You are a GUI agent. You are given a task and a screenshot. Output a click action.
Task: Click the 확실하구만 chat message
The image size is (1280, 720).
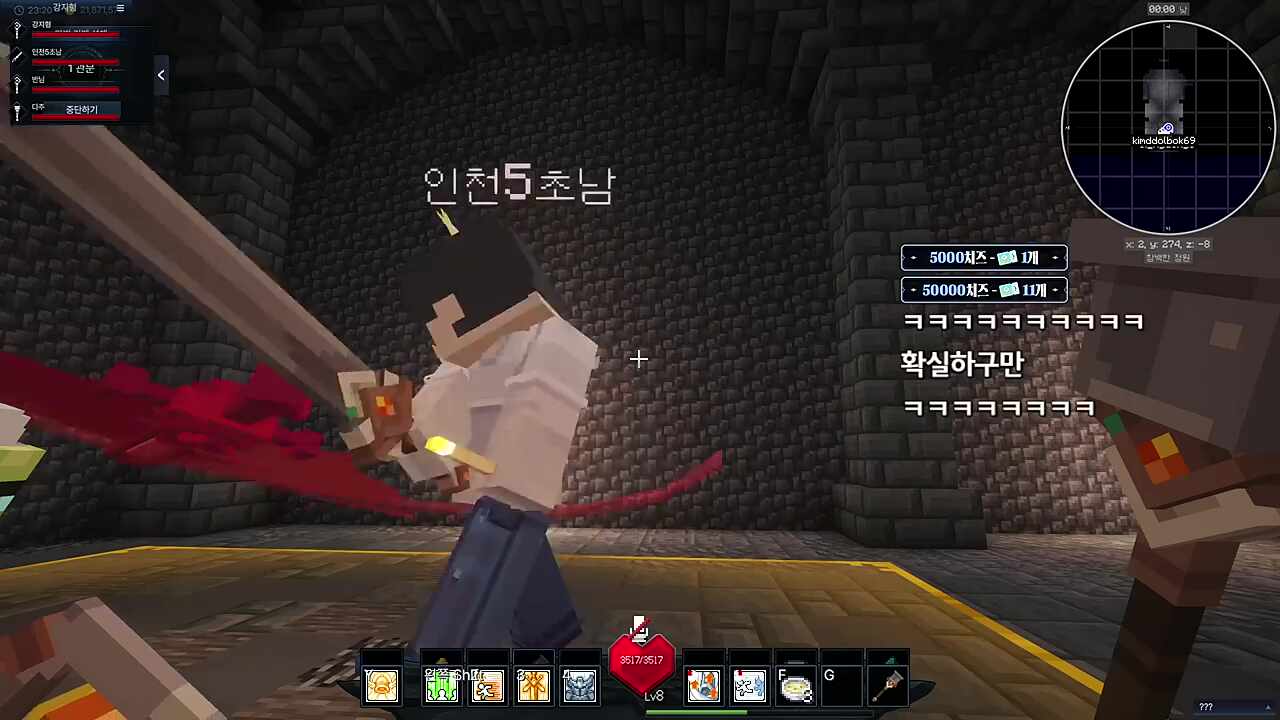(x=962, y=364)
